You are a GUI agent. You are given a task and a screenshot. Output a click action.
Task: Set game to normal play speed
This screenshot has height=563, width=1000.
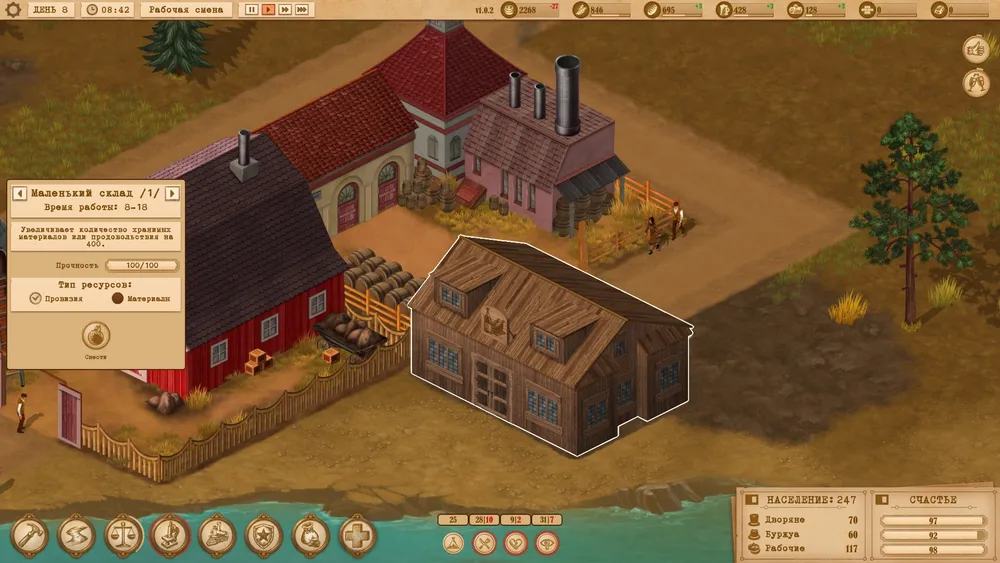269,10
